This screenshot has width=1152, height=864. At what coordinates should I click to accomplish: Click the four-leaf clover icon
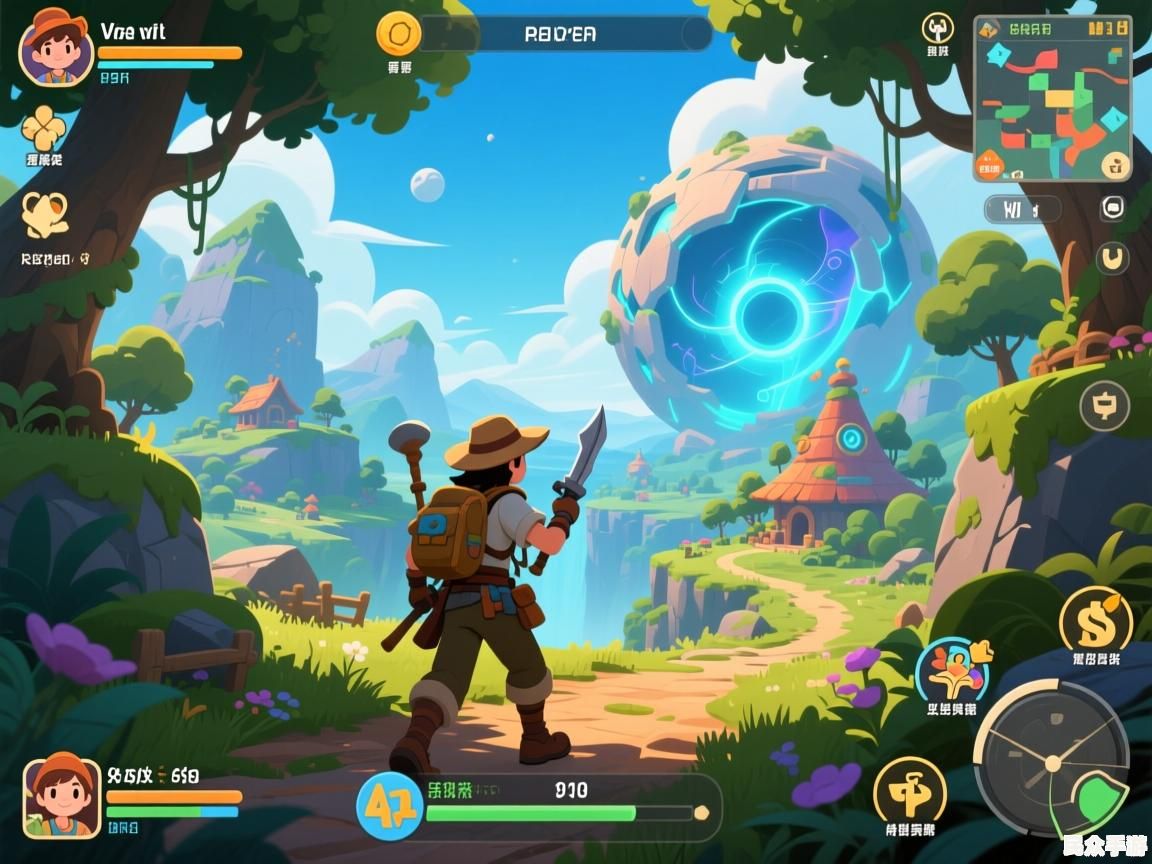point(44,129)
